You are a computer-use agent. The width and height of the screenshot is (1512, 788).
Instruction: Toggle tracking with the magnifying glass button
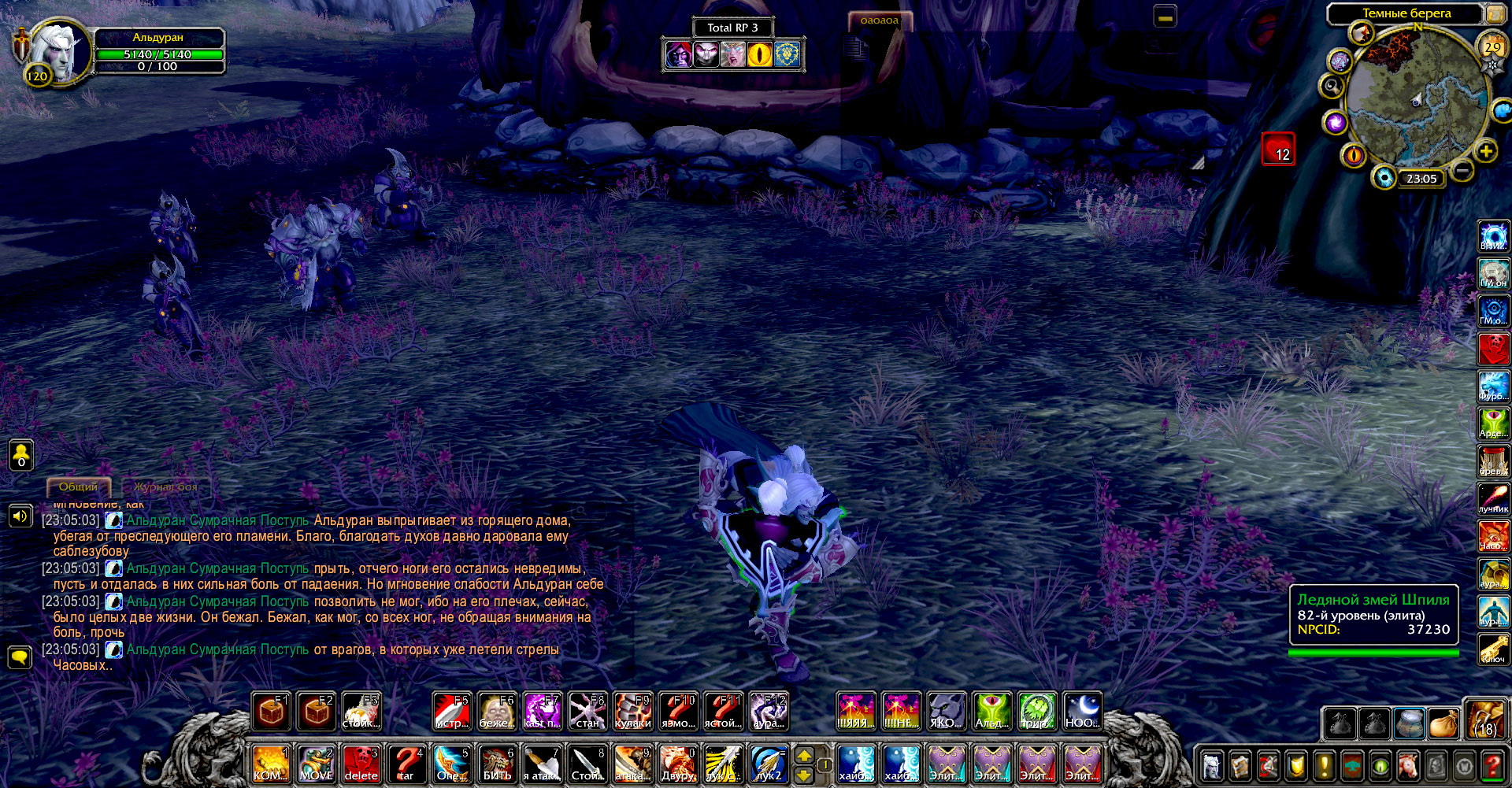1332,86
